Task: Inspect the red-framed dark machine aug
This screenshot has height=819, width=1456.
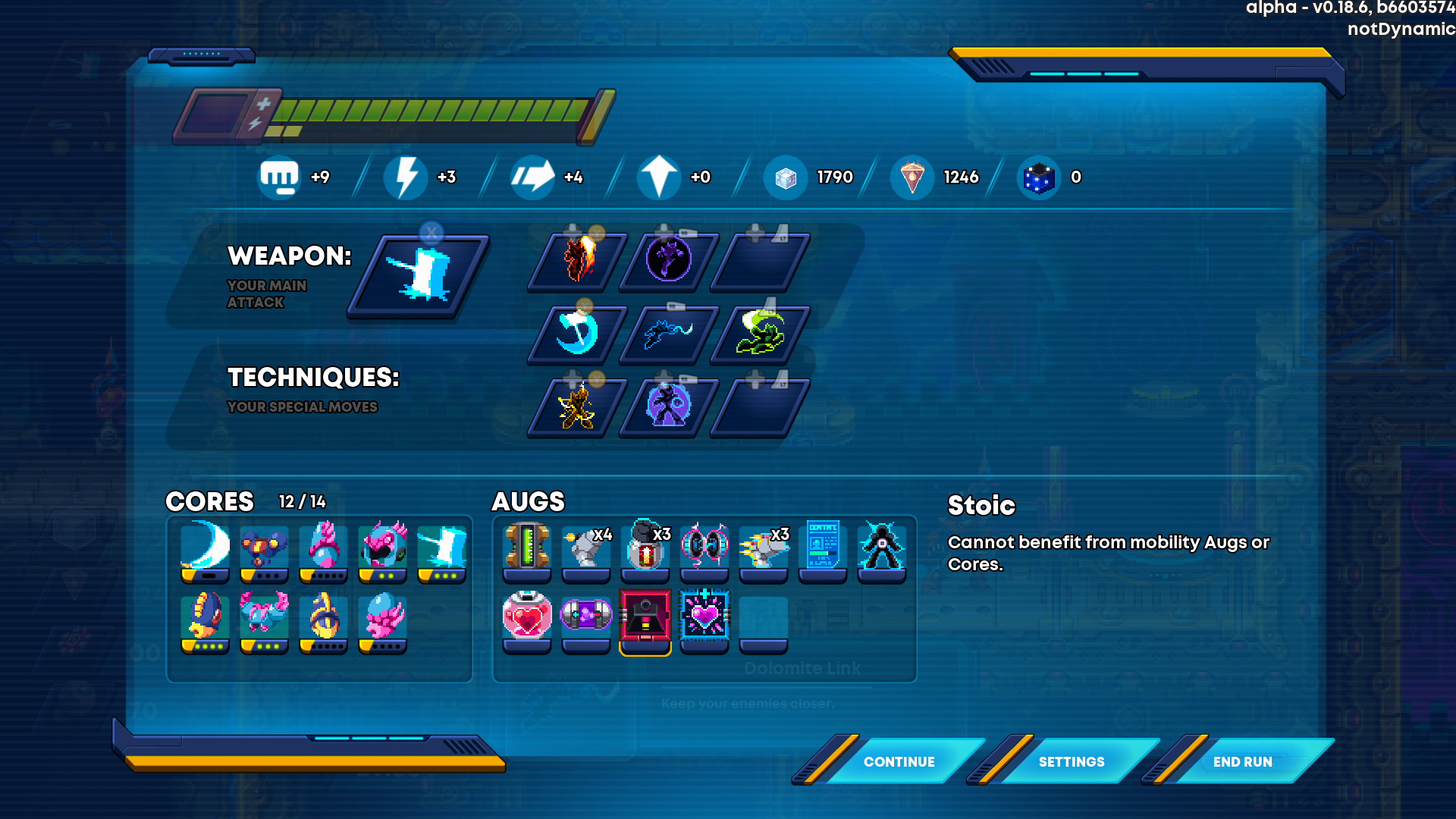Action: [x=645, y=618]
